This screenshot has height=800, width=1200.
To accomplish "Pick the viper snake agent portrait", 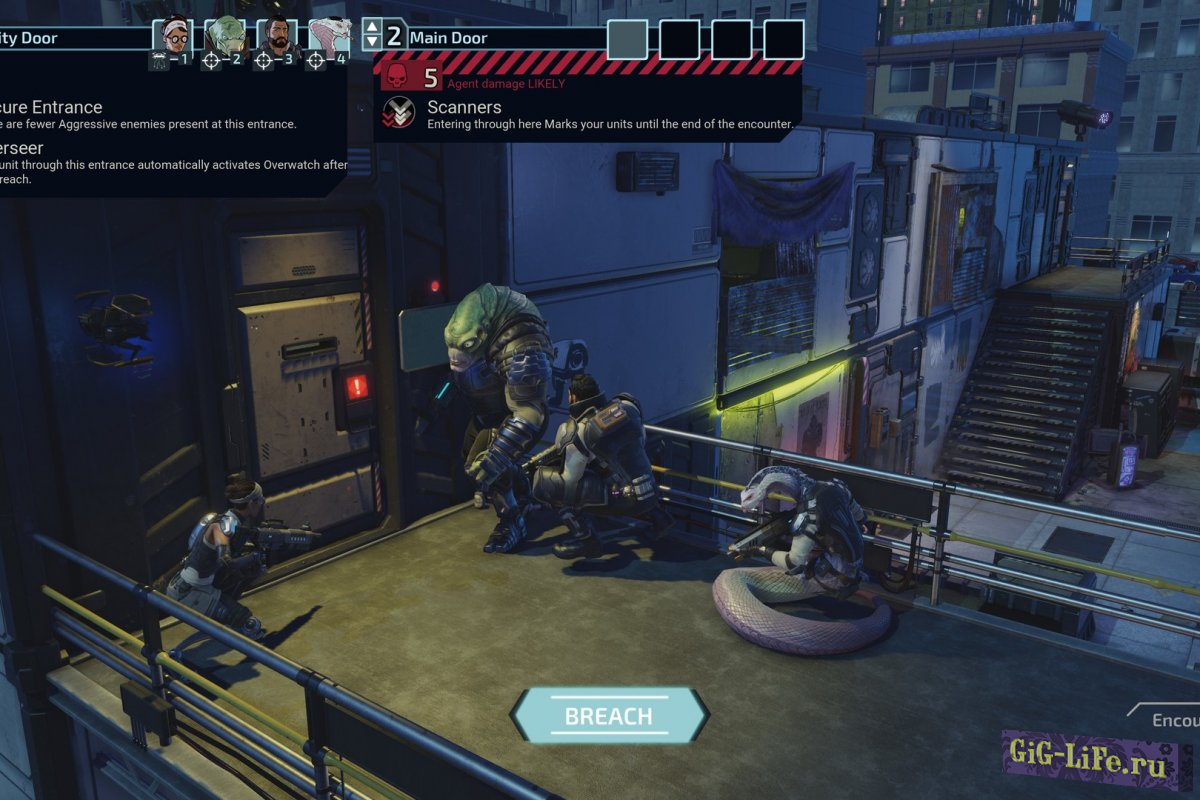I will point(329,37).
